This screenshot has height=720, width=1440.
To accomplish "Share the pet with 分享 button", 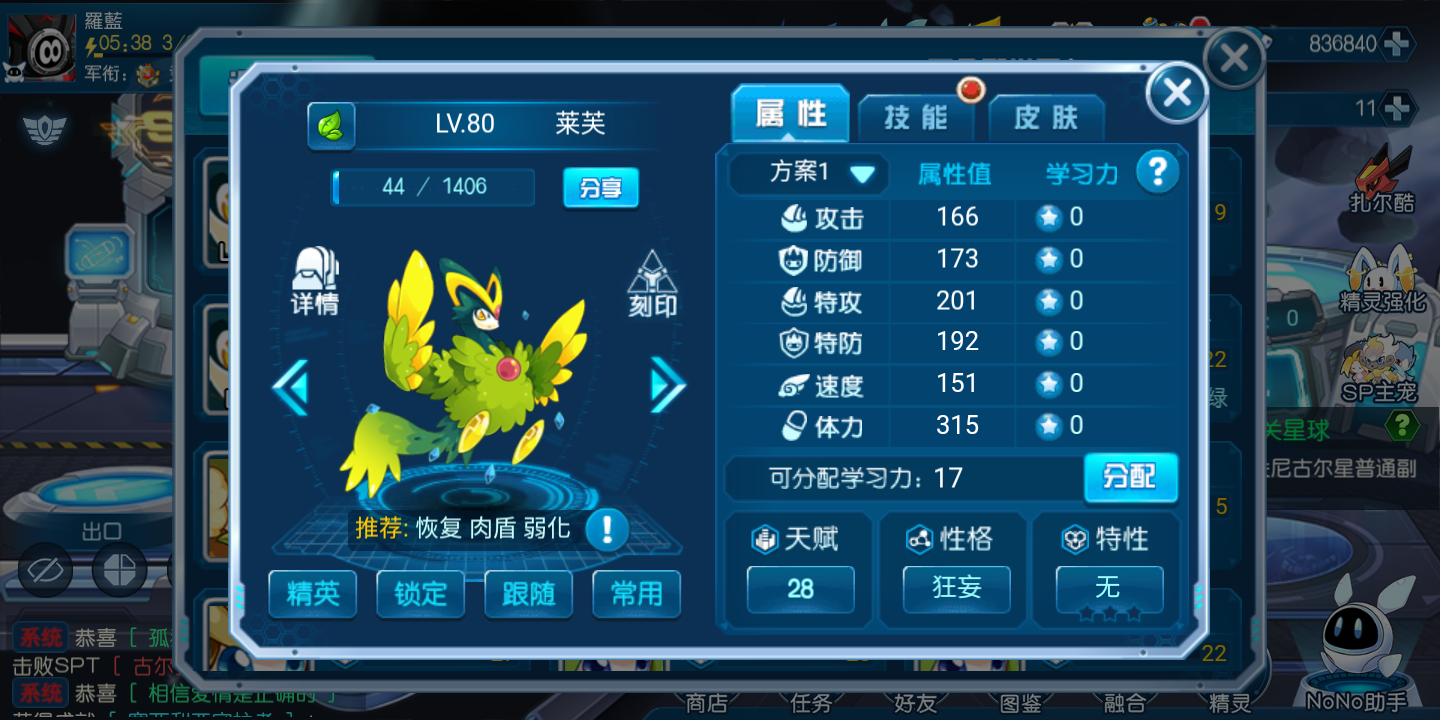I will [600, 187].
